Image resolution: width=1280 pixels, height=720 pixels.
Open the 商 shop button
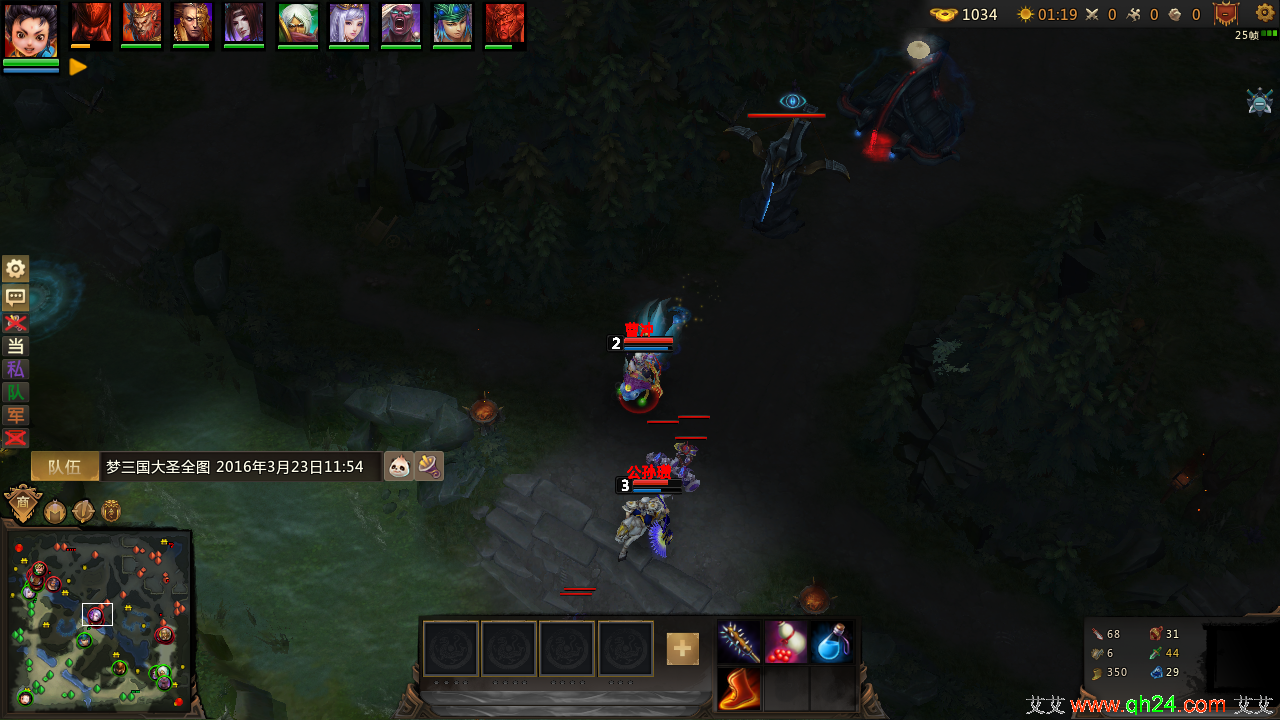click(22, 505)
